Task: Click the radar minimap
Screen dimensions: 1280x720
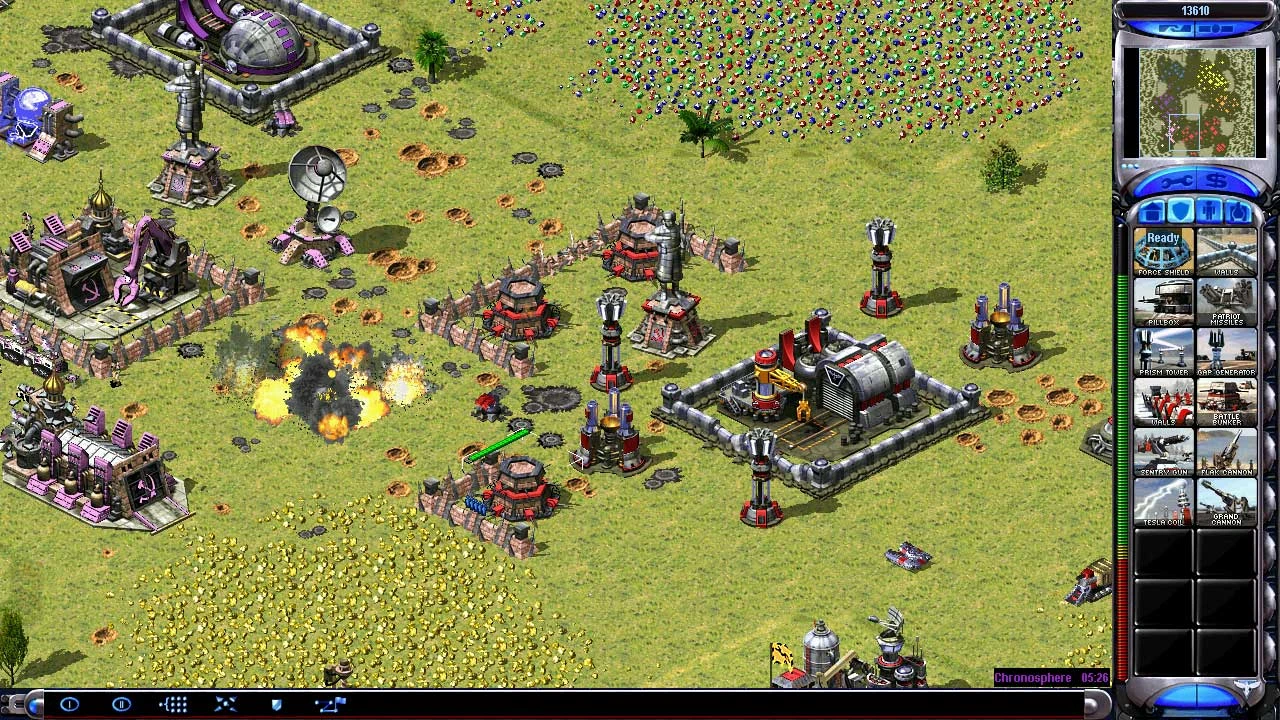Action: [x=1197, y=103]
